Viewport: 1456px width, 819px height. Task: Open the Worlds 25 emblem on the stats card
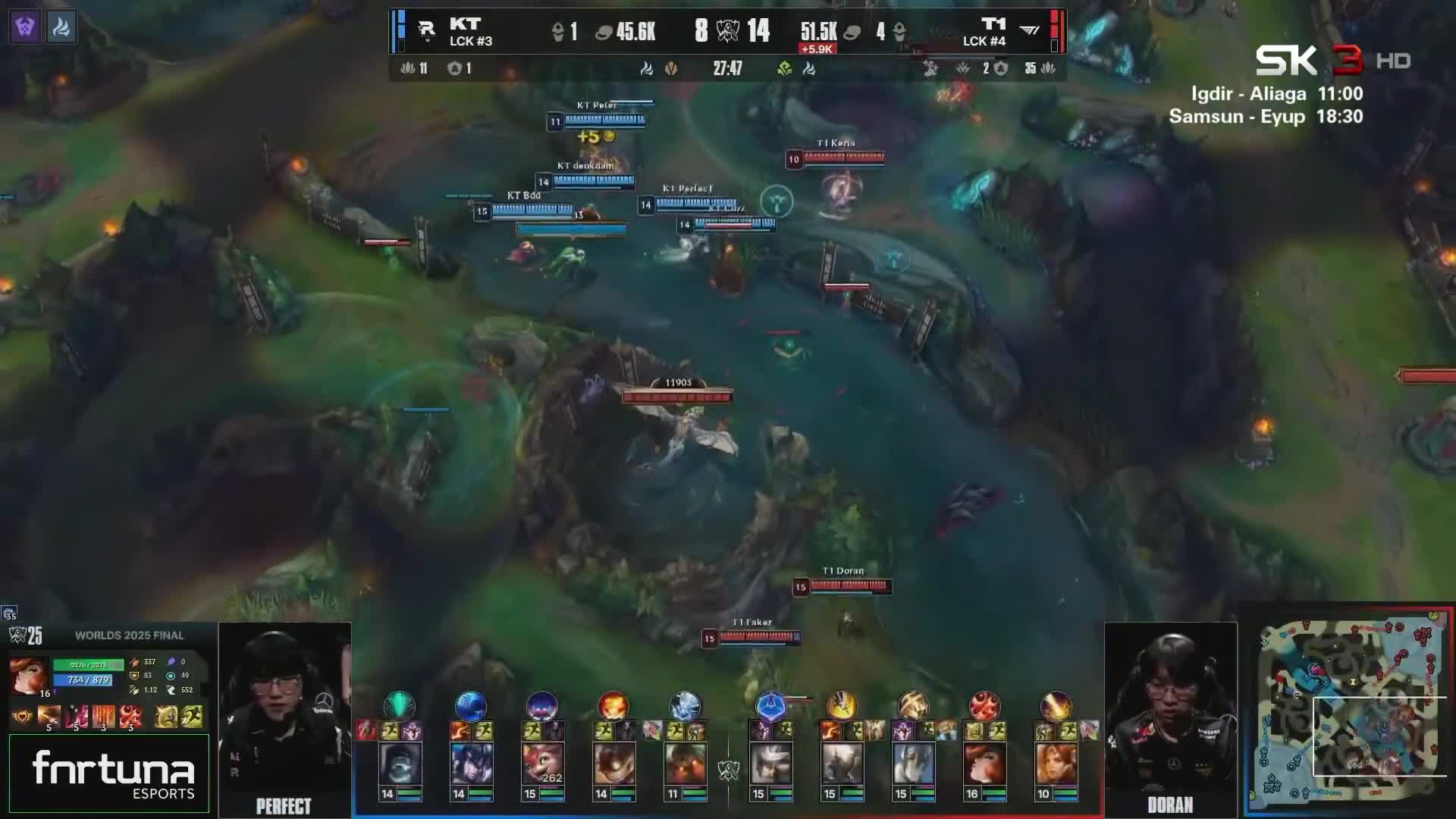point(19,635)
